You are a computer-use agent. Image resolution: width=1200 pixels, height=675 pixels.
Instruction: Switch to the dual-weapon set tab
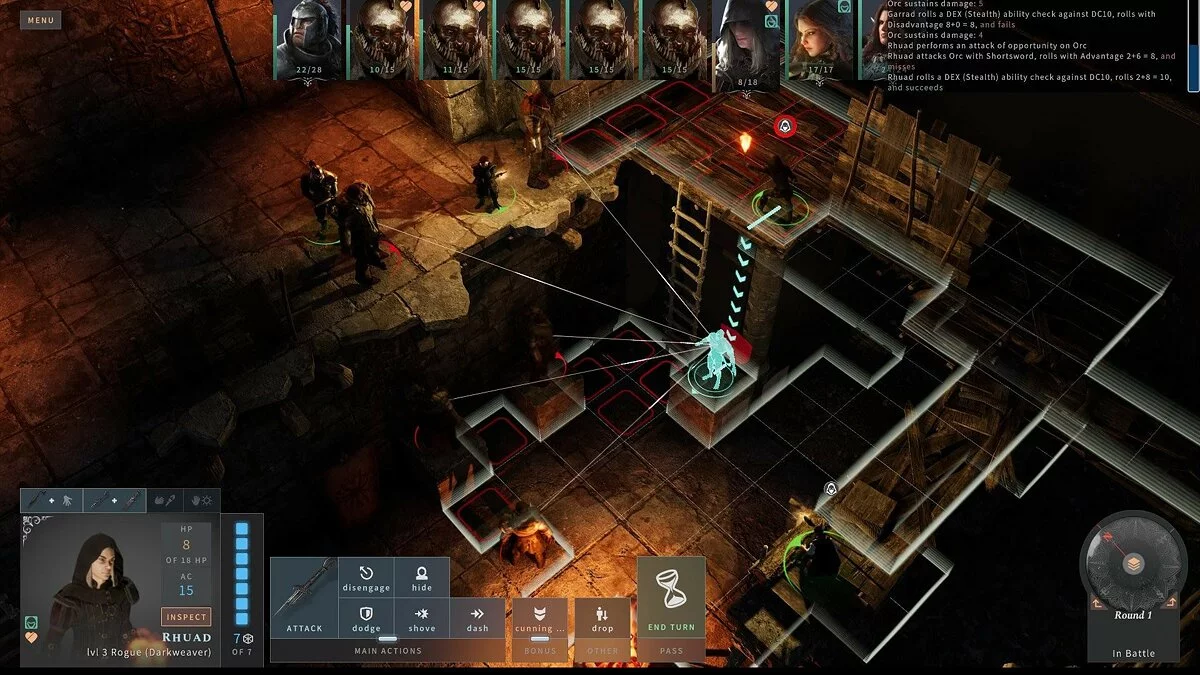pyautogui.click(x=113, y=500)
